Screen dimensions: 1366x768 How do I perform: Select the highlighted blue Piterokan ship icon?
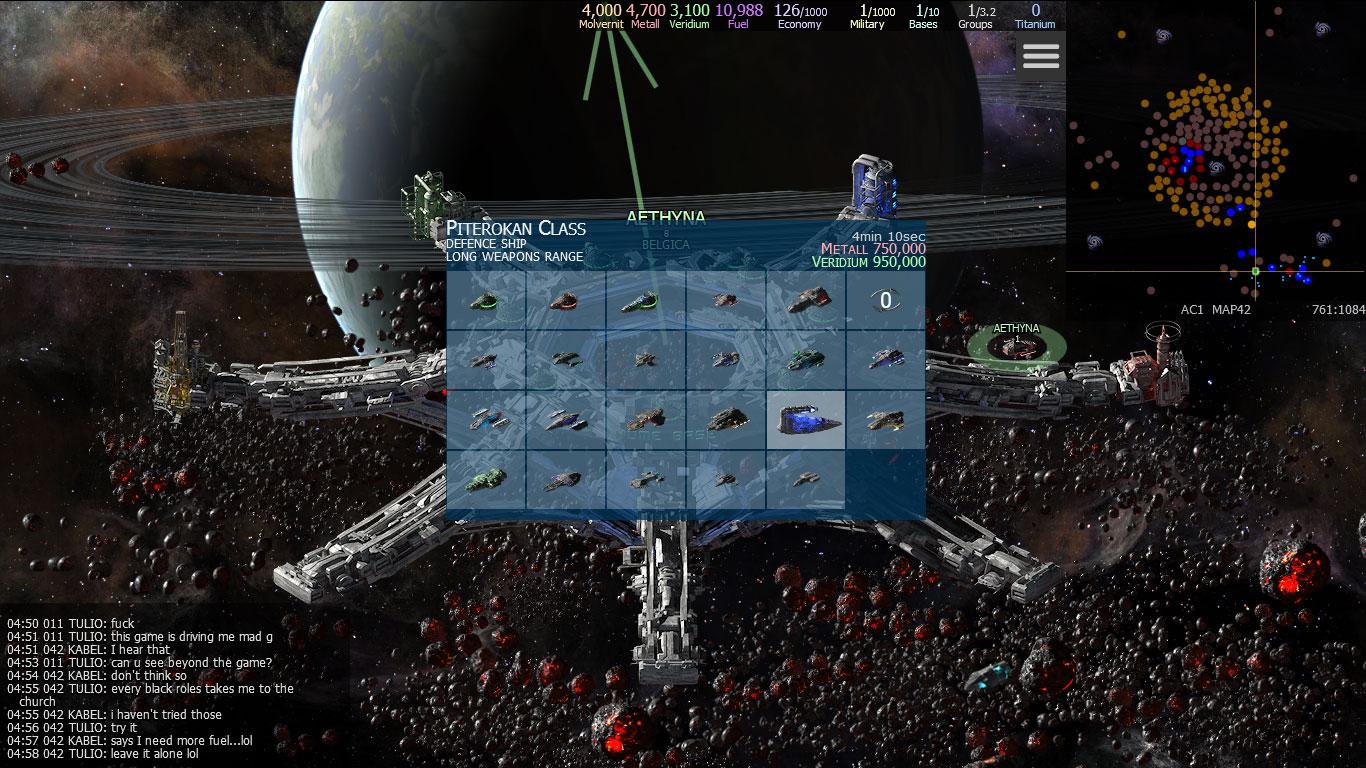pyautogui.click(x=806, y=420)
